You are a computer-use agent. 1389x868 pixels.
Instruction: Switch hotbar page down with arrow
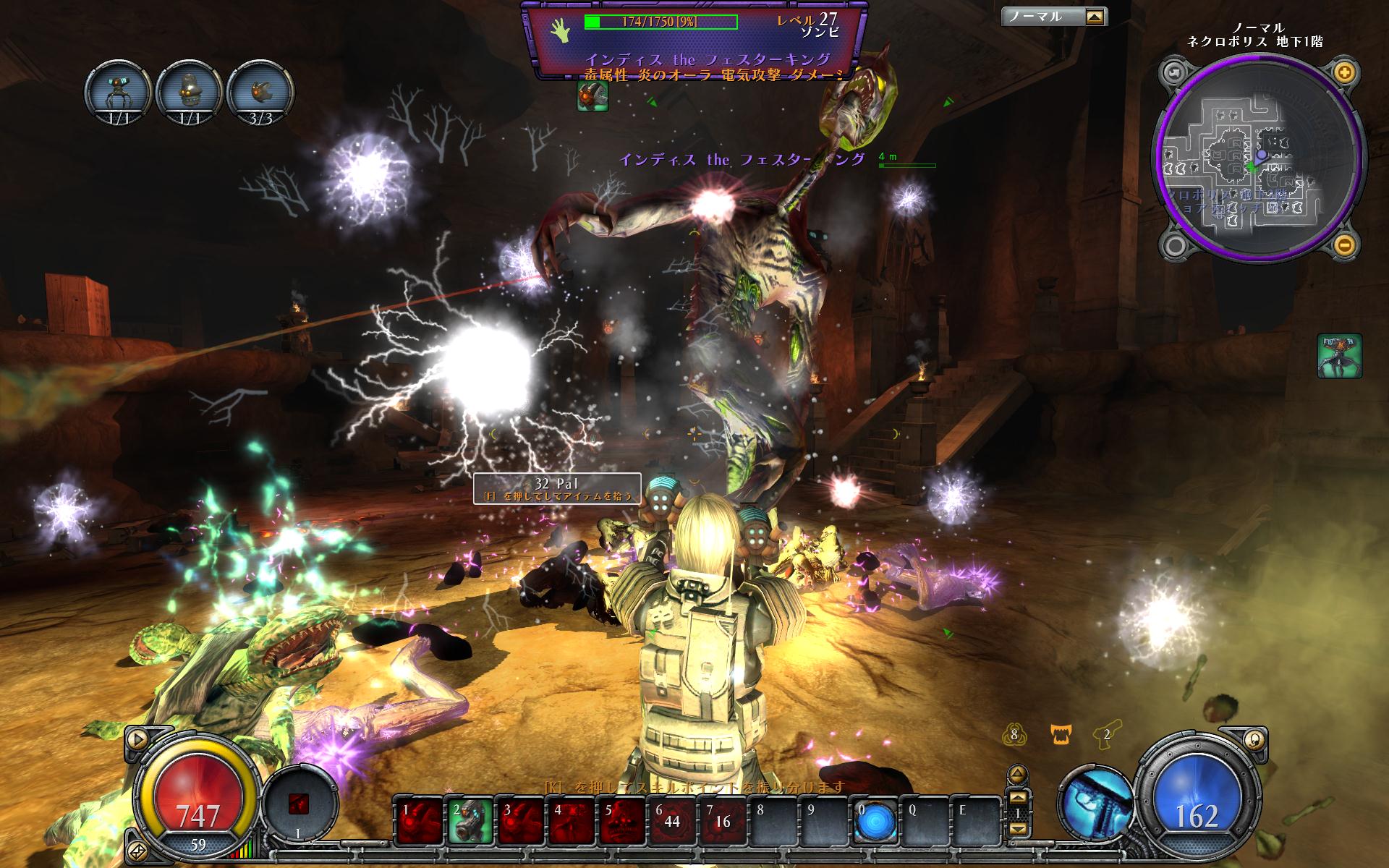click(1017, 830)
